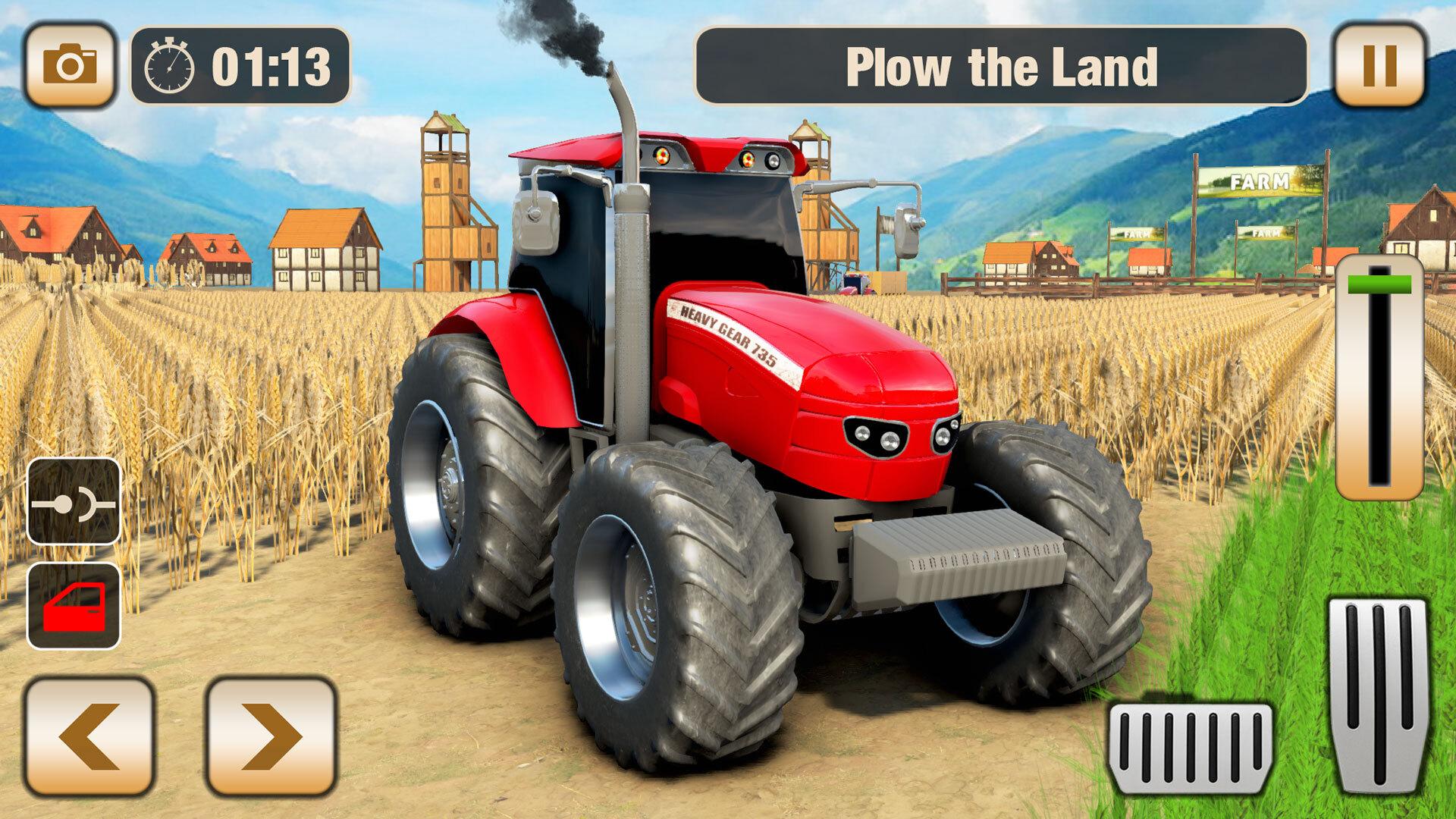Step on the accelerator pedal
This screenshot has width=1456, height=819.
pyautogui.click(x=1379, y=694)
